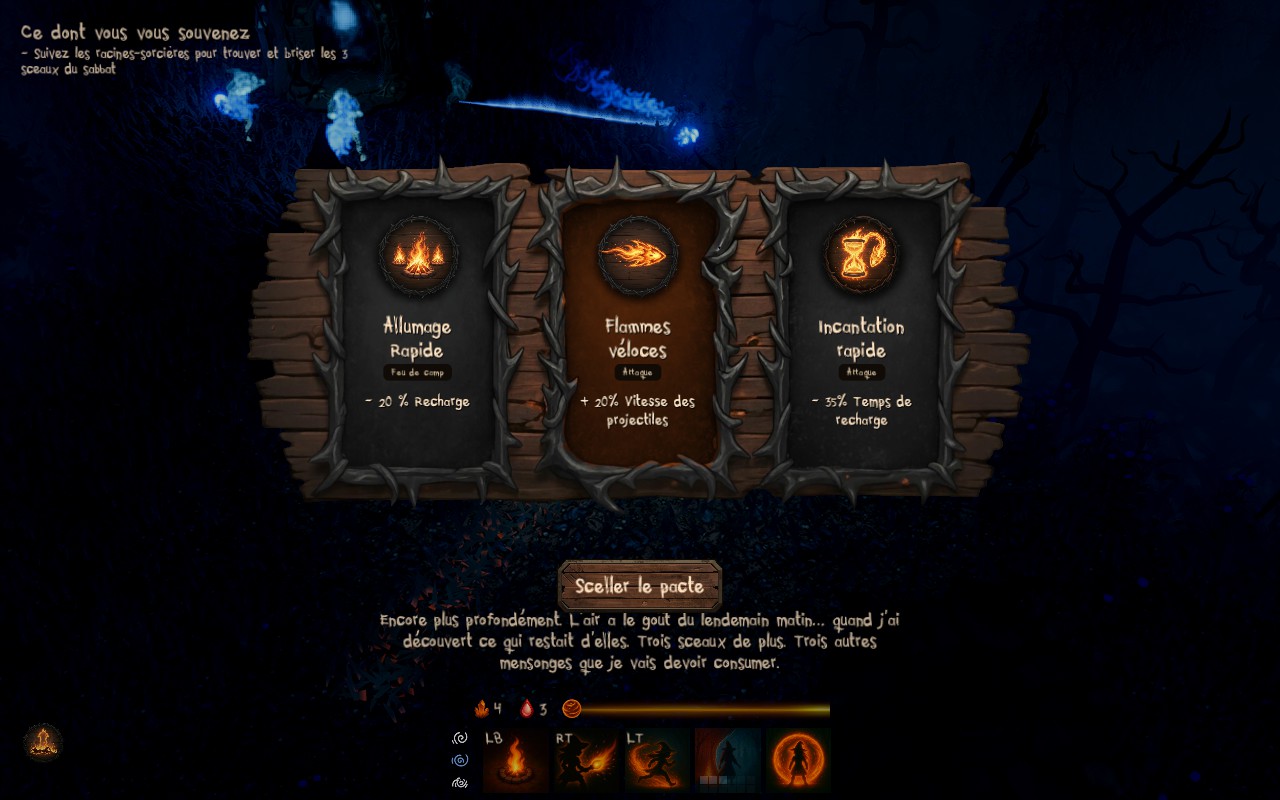The width and height of the screenshot is (1280, 800).
Task: Select the witch silhouette ability with charge pips
Action: [727, 761]
